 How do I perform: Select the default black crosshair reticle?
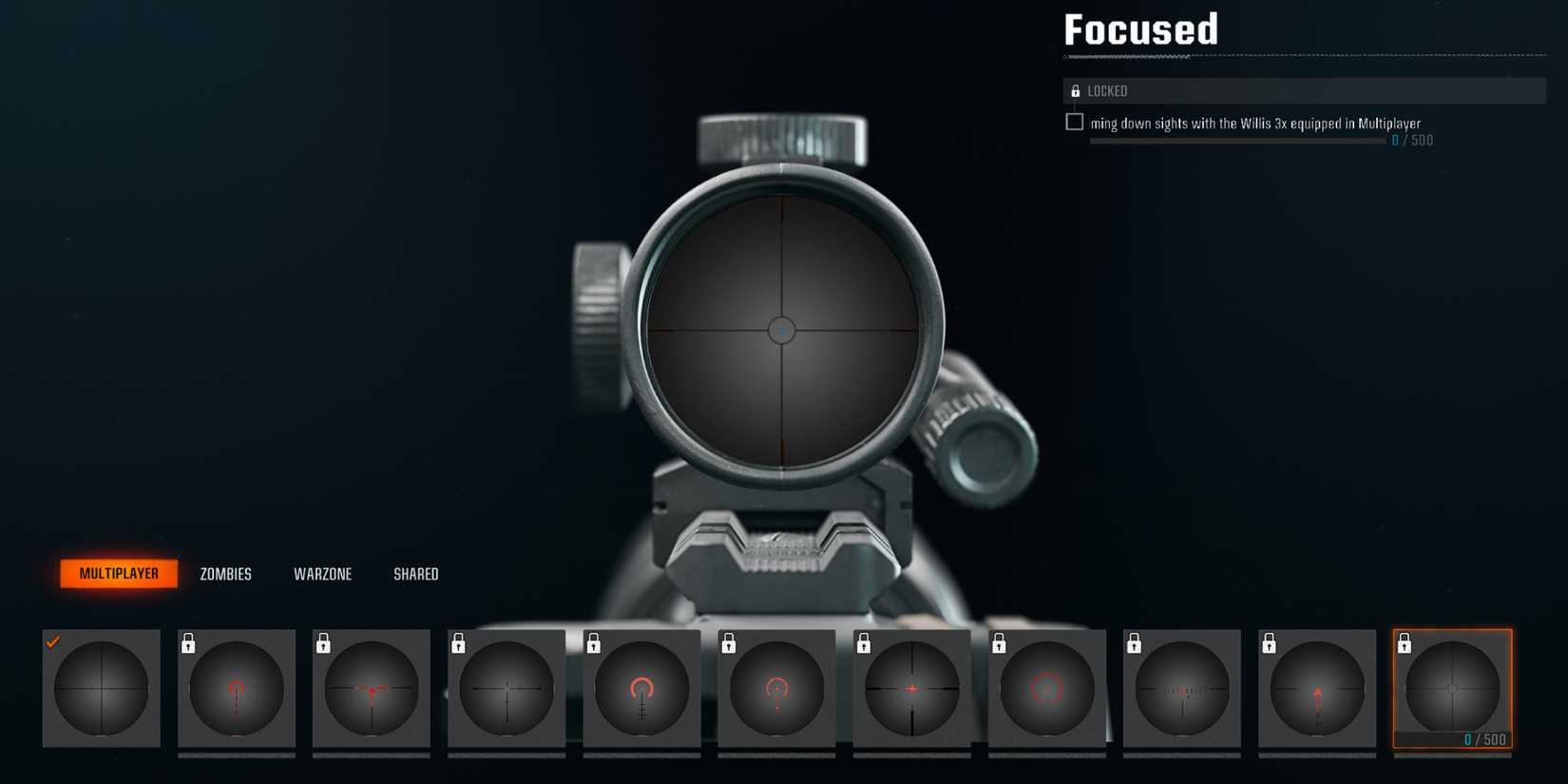(102, 689)
